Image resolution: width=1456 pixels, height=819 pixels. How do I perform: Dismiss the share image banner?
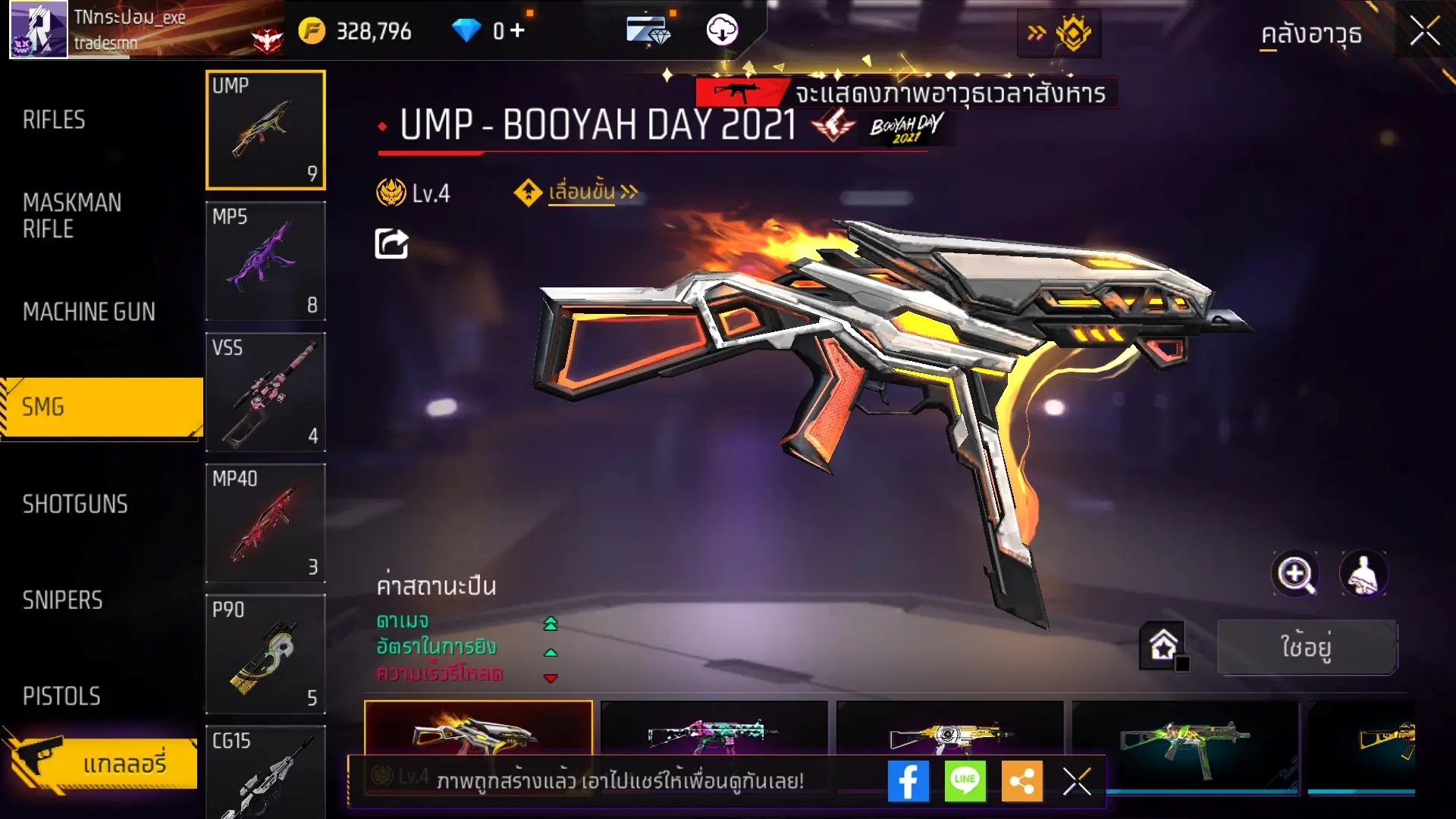pos(1077,781)
